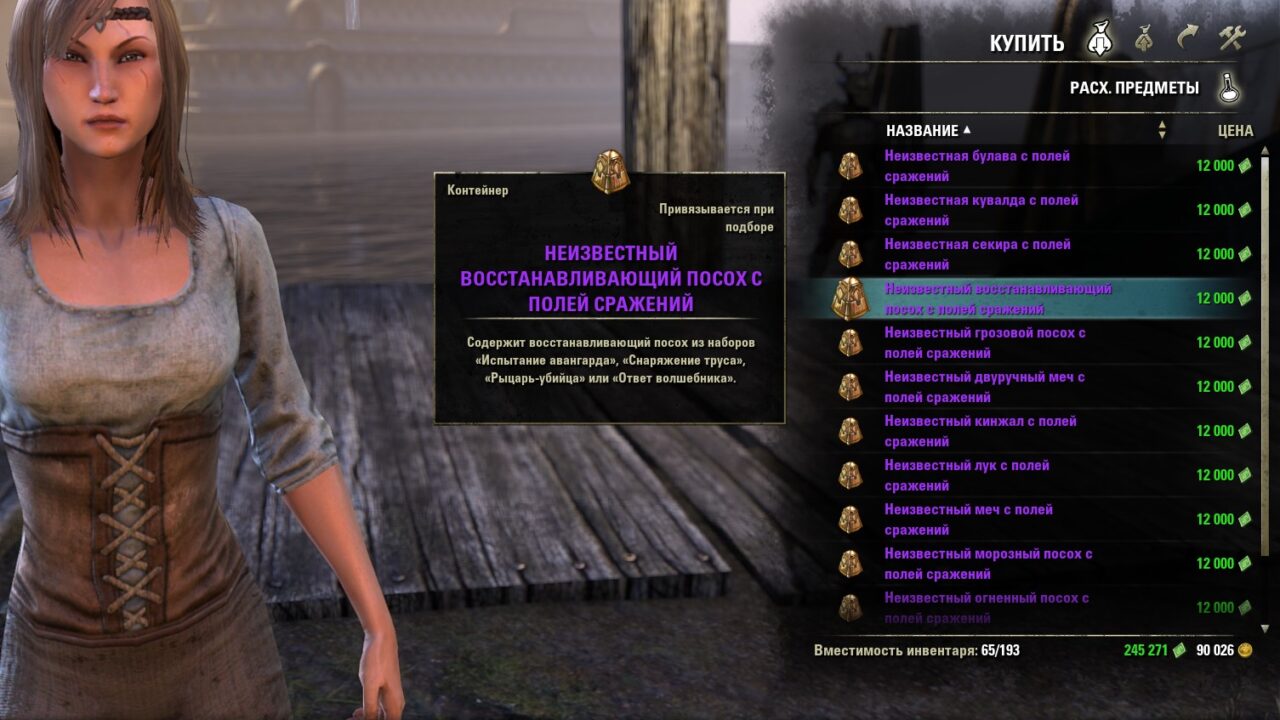Select Неизвестная булава с полей сражений
The height and width of the screenshot is (720, 1280).
pos(977,166)
